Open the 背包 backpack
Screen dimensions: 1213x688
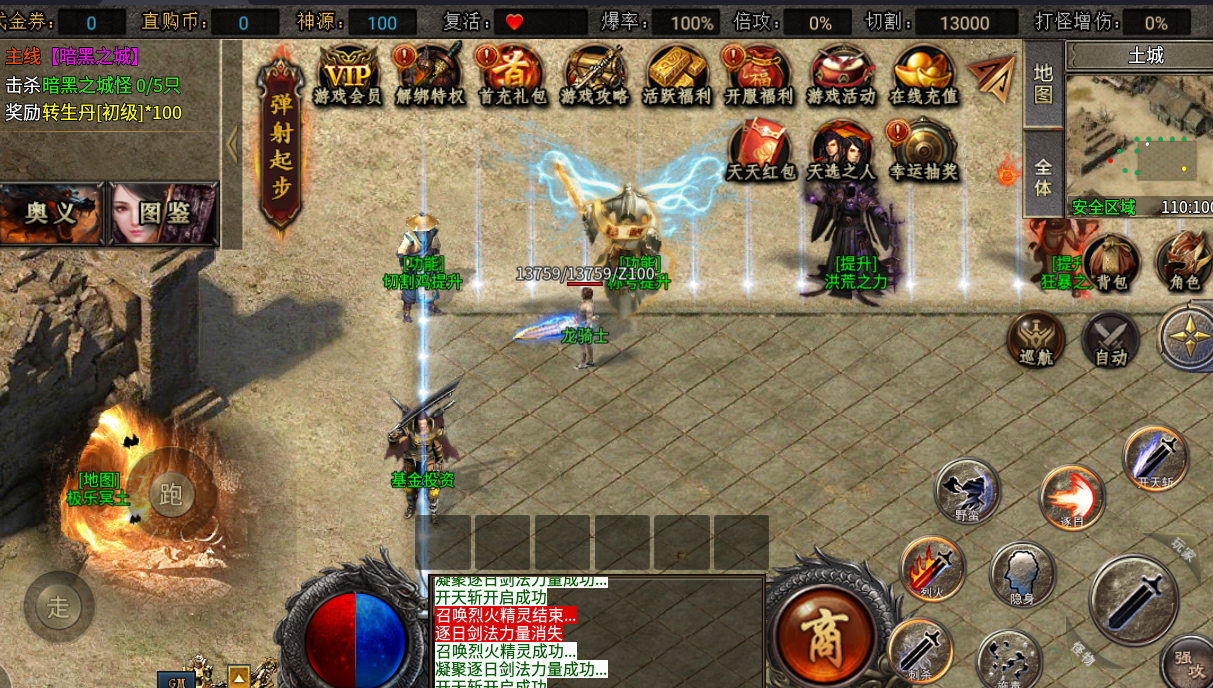point(1111,263)
